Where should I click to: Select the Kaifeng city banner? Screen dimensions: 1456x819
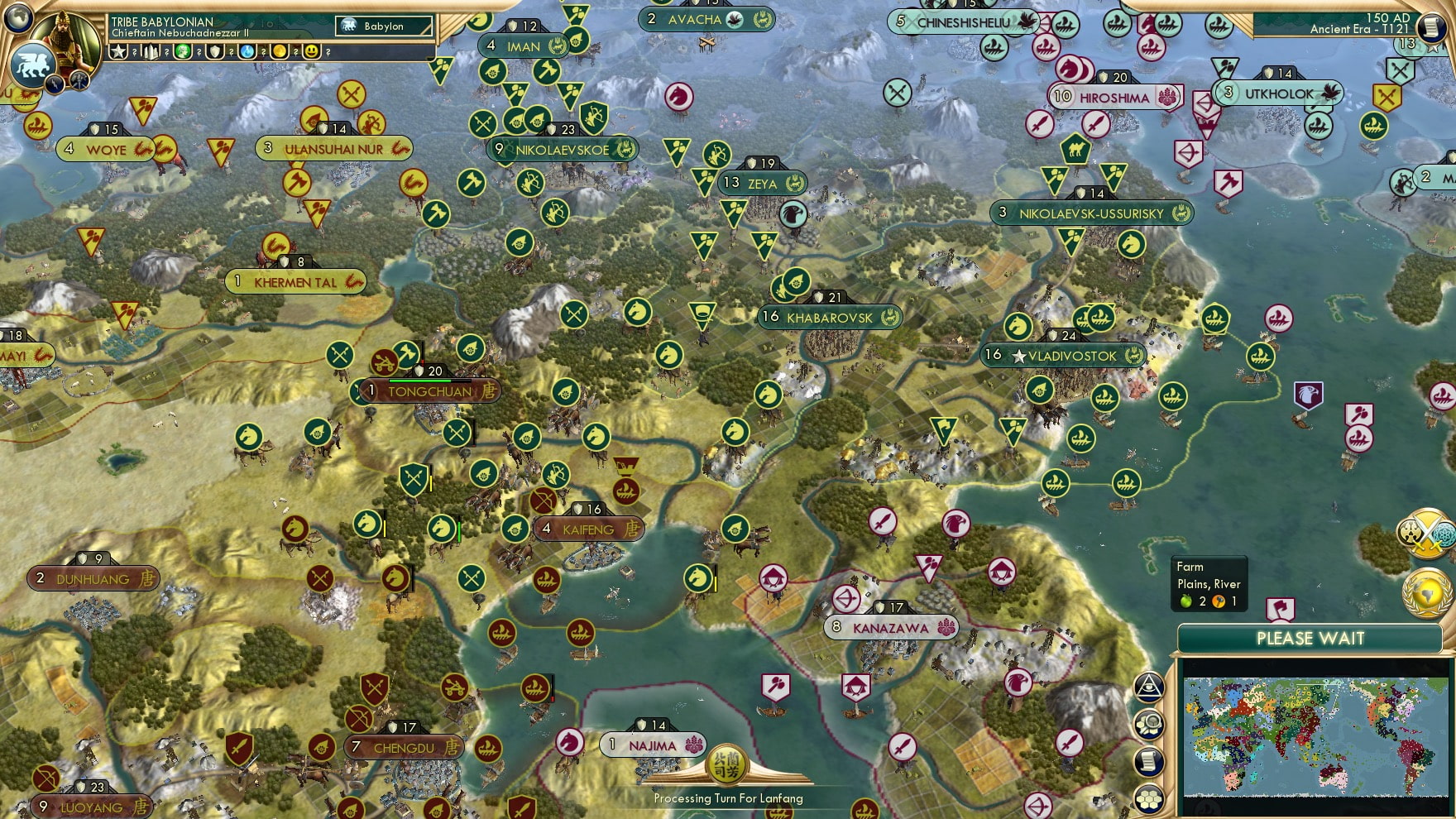pyautogui.click(x=588, y=529)
